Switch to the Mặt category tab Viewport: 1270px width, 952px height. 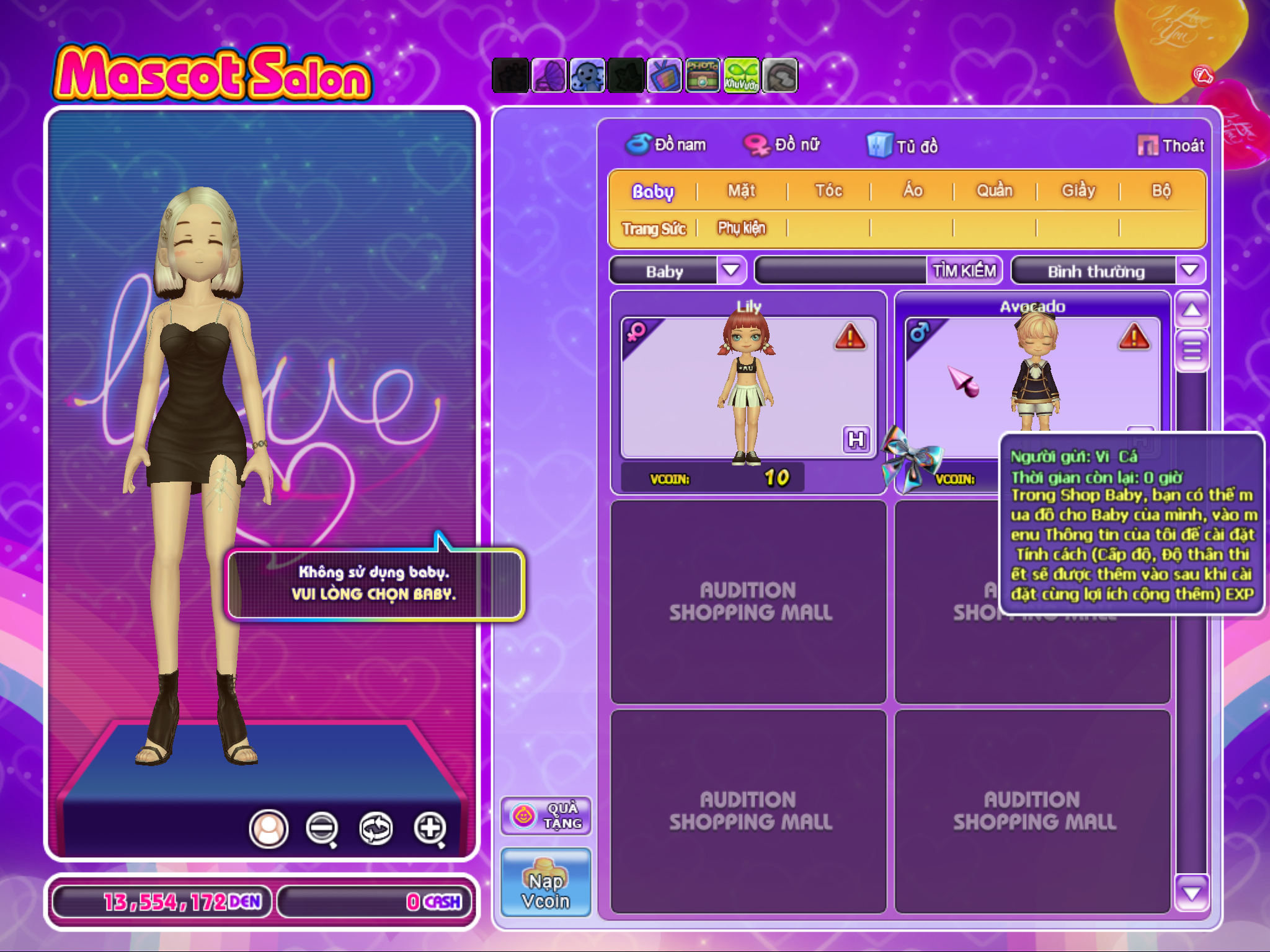point(741,191)
